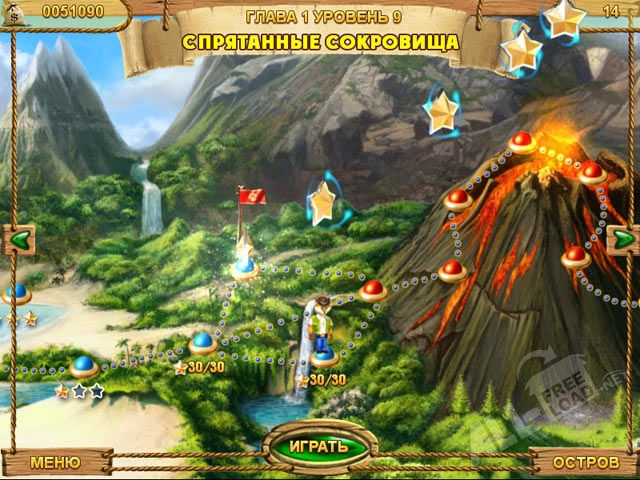
Task: Select the level node under the explorer character
Action: [x=323, y=355]
